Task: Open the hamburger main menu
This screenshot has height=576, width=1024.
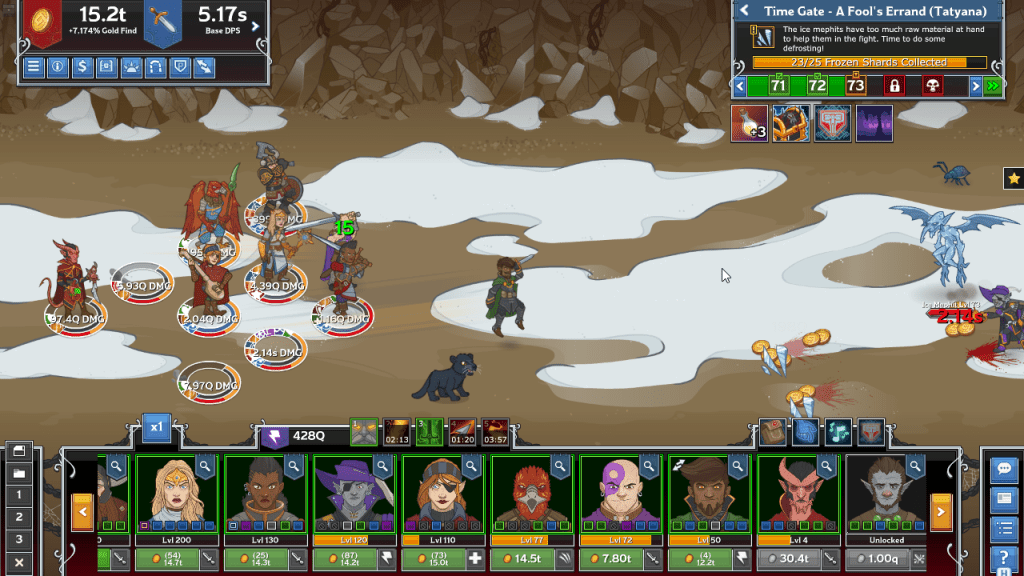Action: click(34, 67)
